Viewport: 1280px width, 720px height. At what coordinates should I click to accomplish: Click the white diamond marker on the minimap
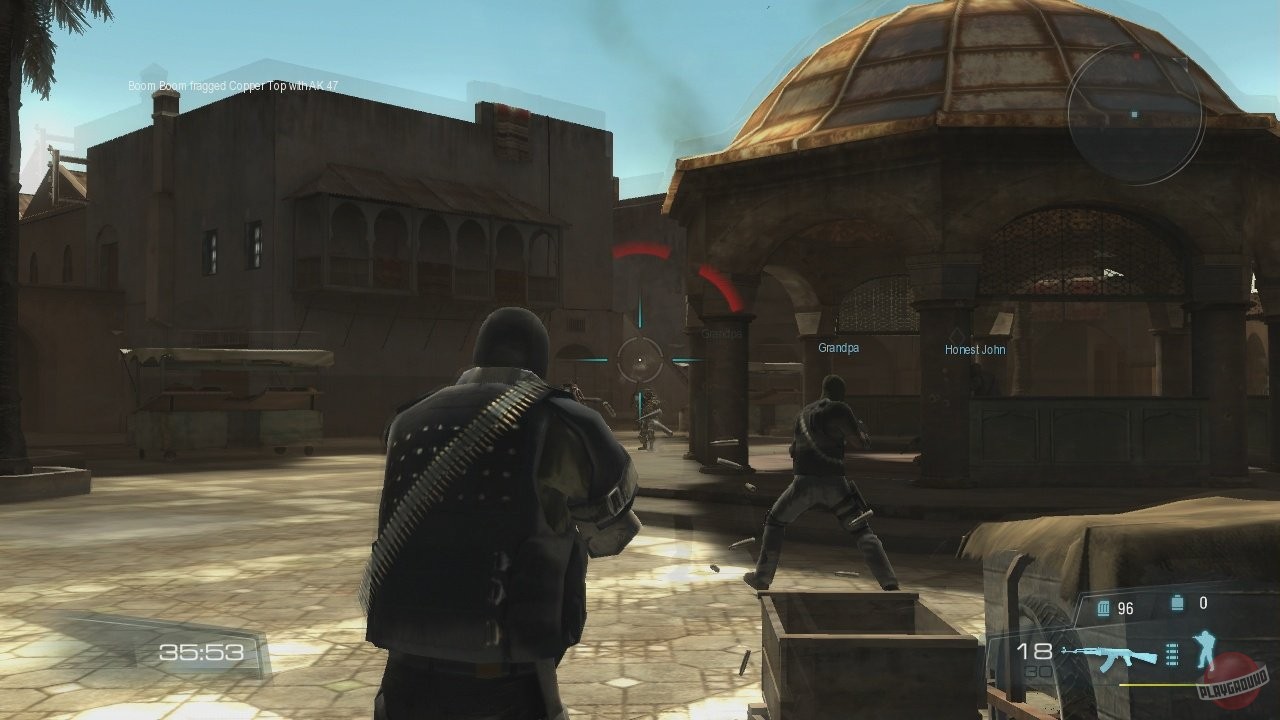pos(1135,115)
